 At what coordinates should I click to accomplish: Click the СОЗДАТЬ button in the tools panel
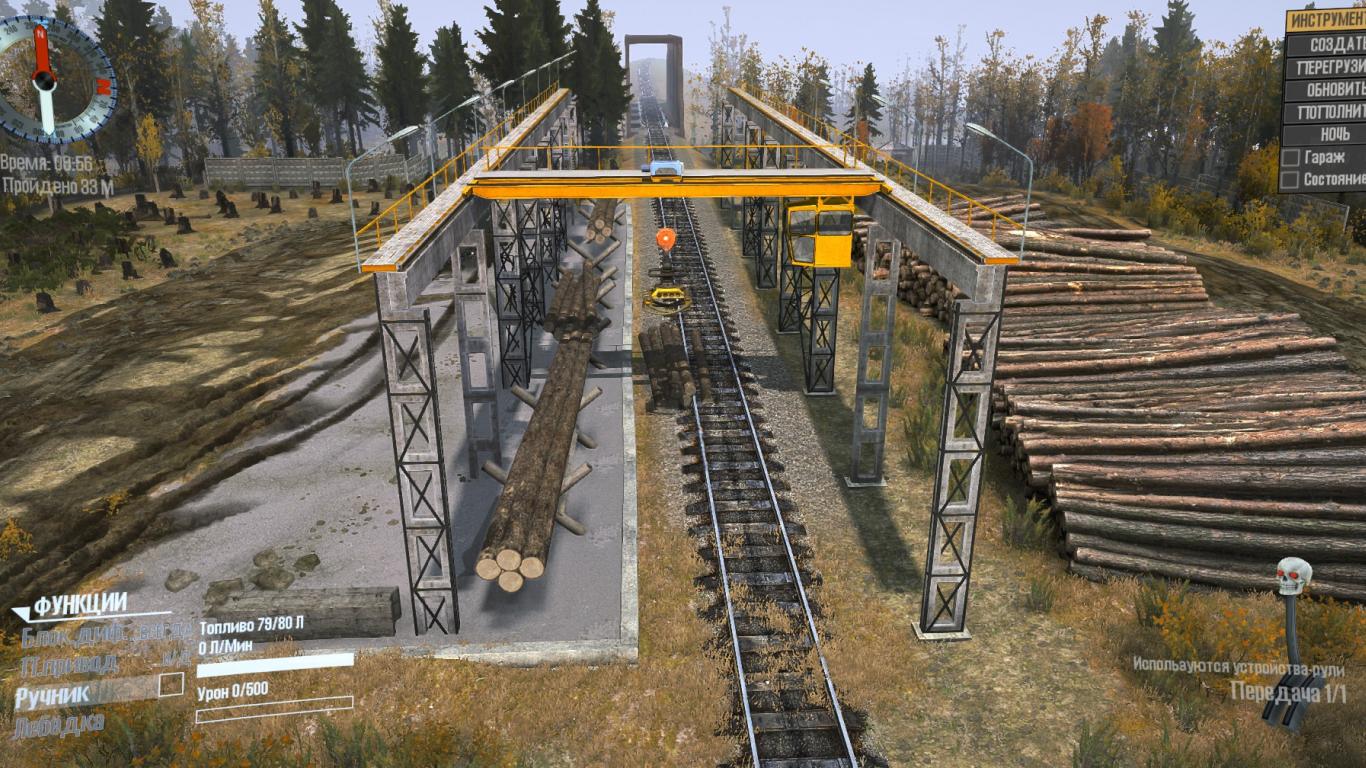coord(1325,45)
